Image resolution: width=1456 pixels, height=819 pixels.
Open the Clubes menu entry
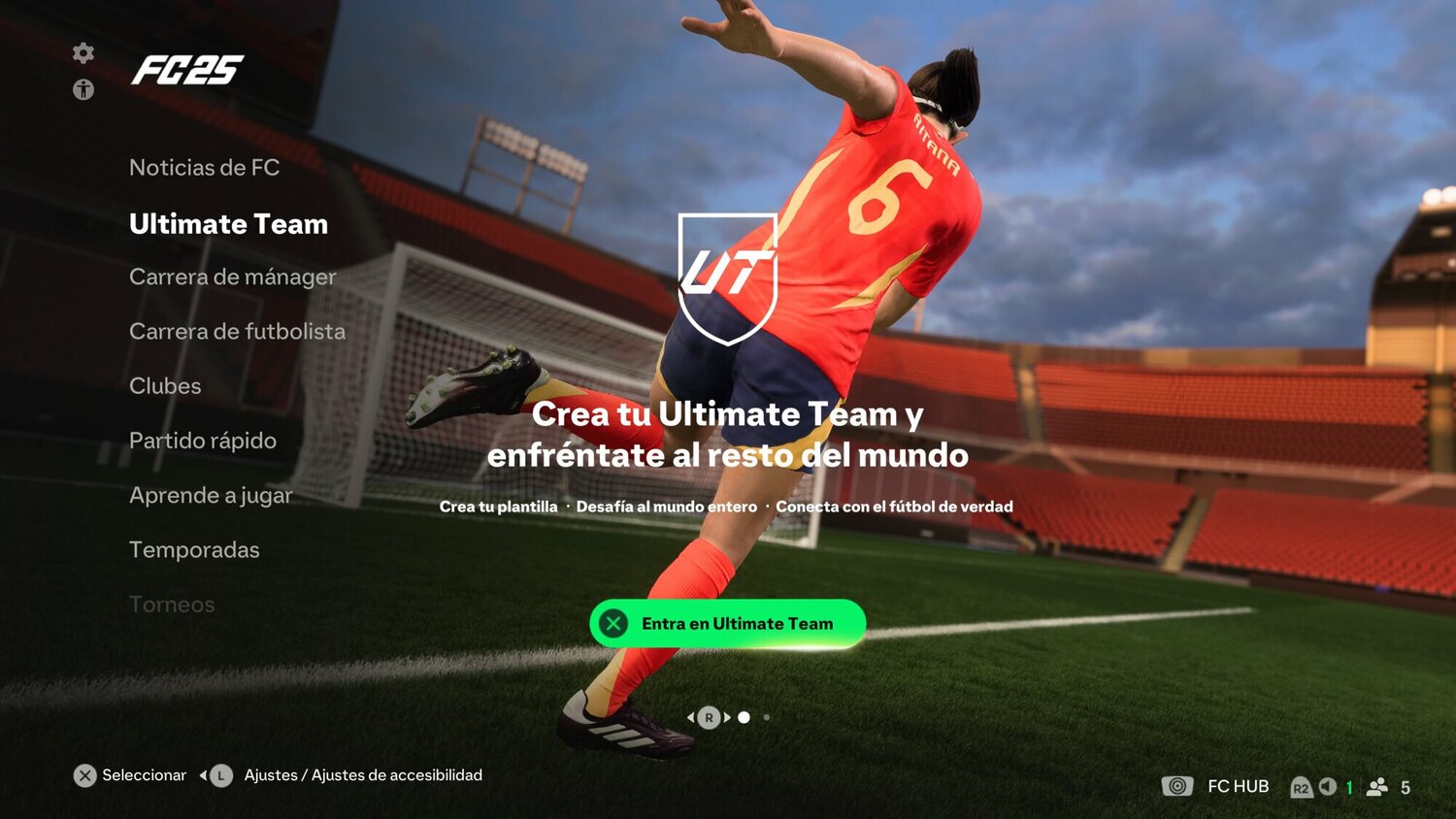click(x=164, y=385)
